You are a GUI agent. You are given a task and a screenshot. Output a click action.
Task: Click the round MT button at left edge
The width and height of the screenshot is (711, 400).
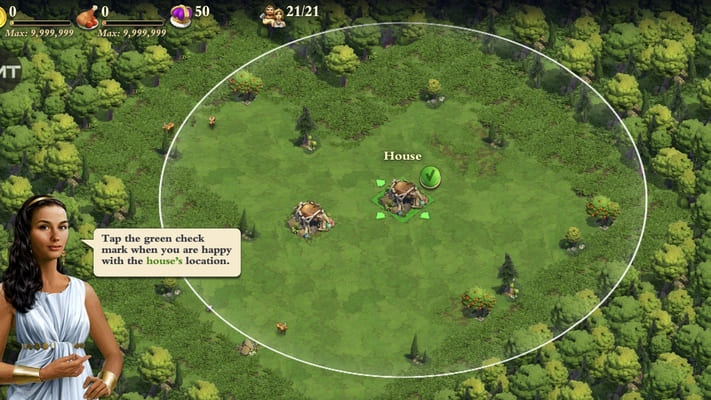click(x=8, y=73)
